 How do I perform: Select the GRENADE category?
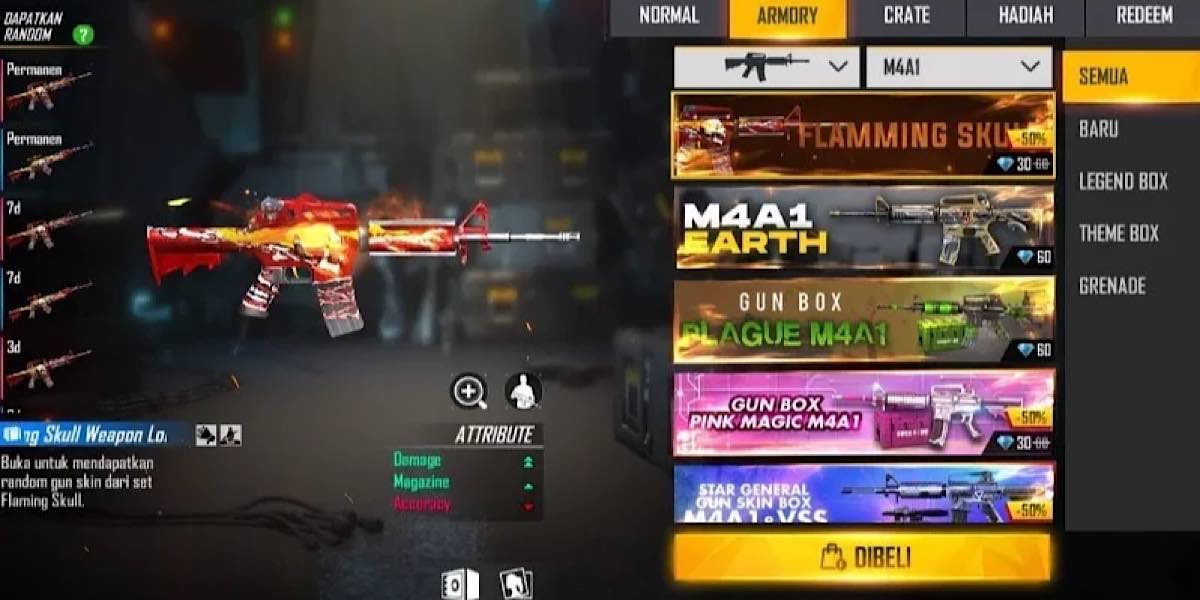pos(1112,286)
